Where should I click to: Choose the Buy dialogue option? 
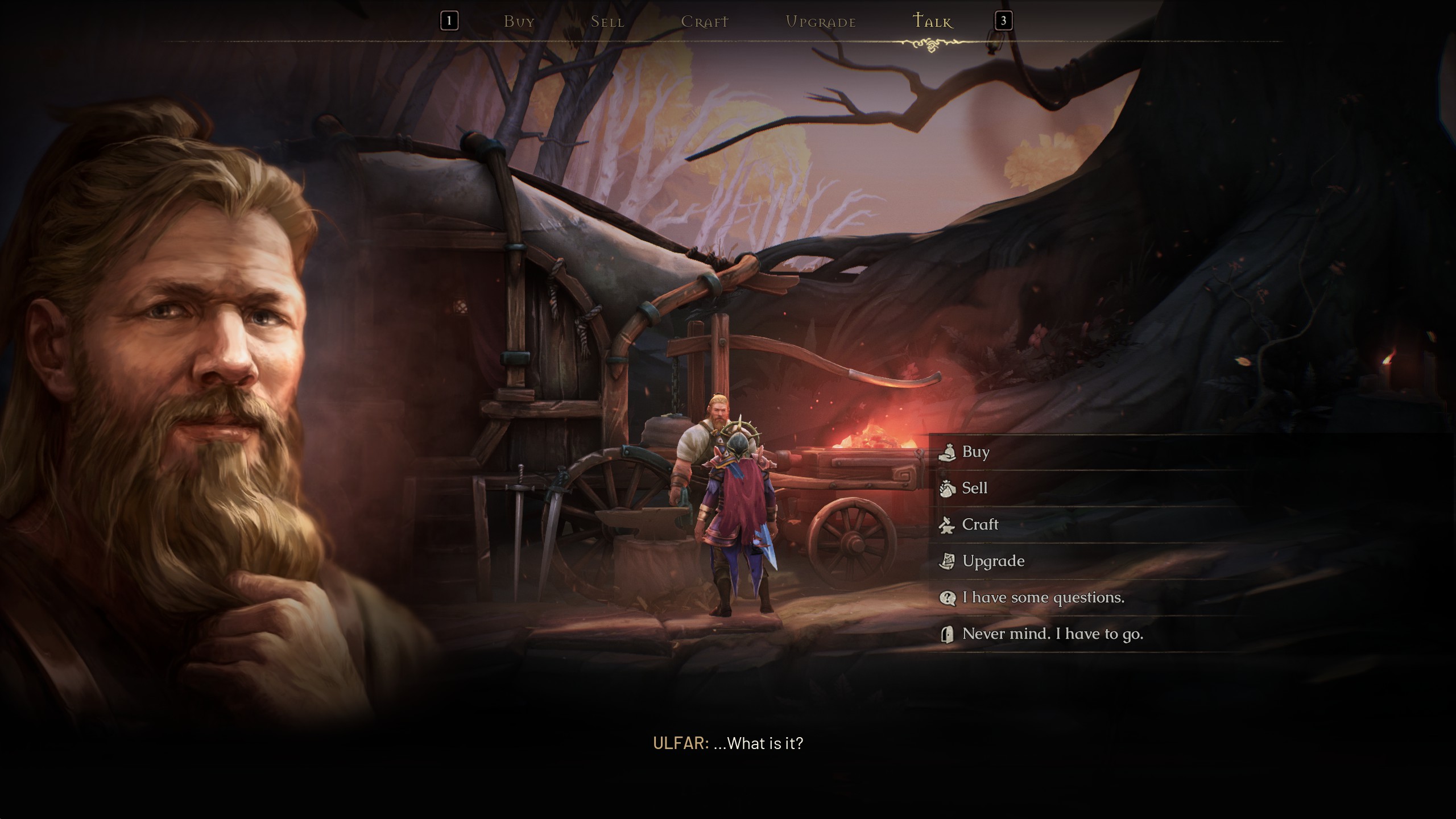click(975, 452)
